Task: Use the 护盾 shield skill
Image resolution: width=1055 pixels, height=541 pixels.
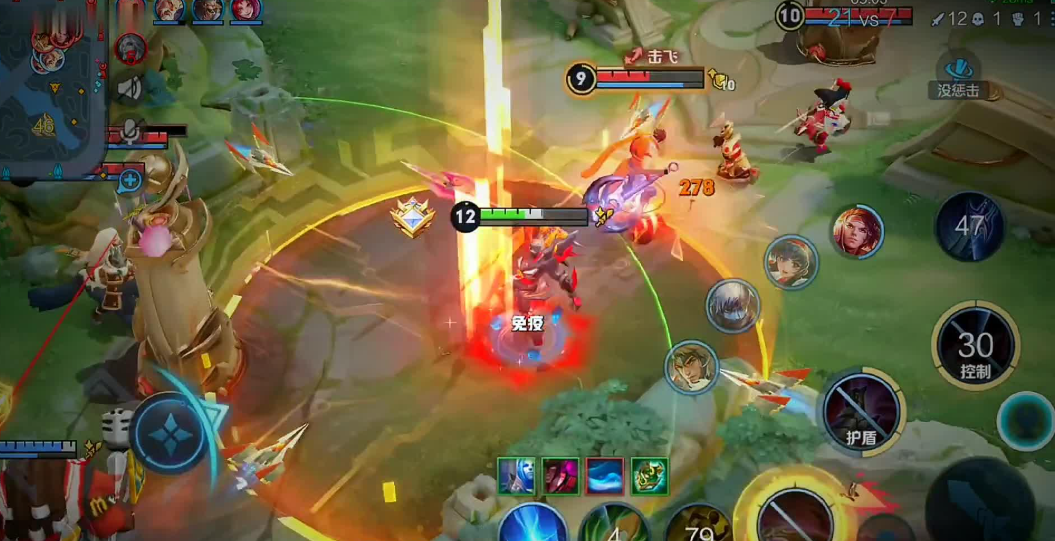Action: [x=862, y=409]
